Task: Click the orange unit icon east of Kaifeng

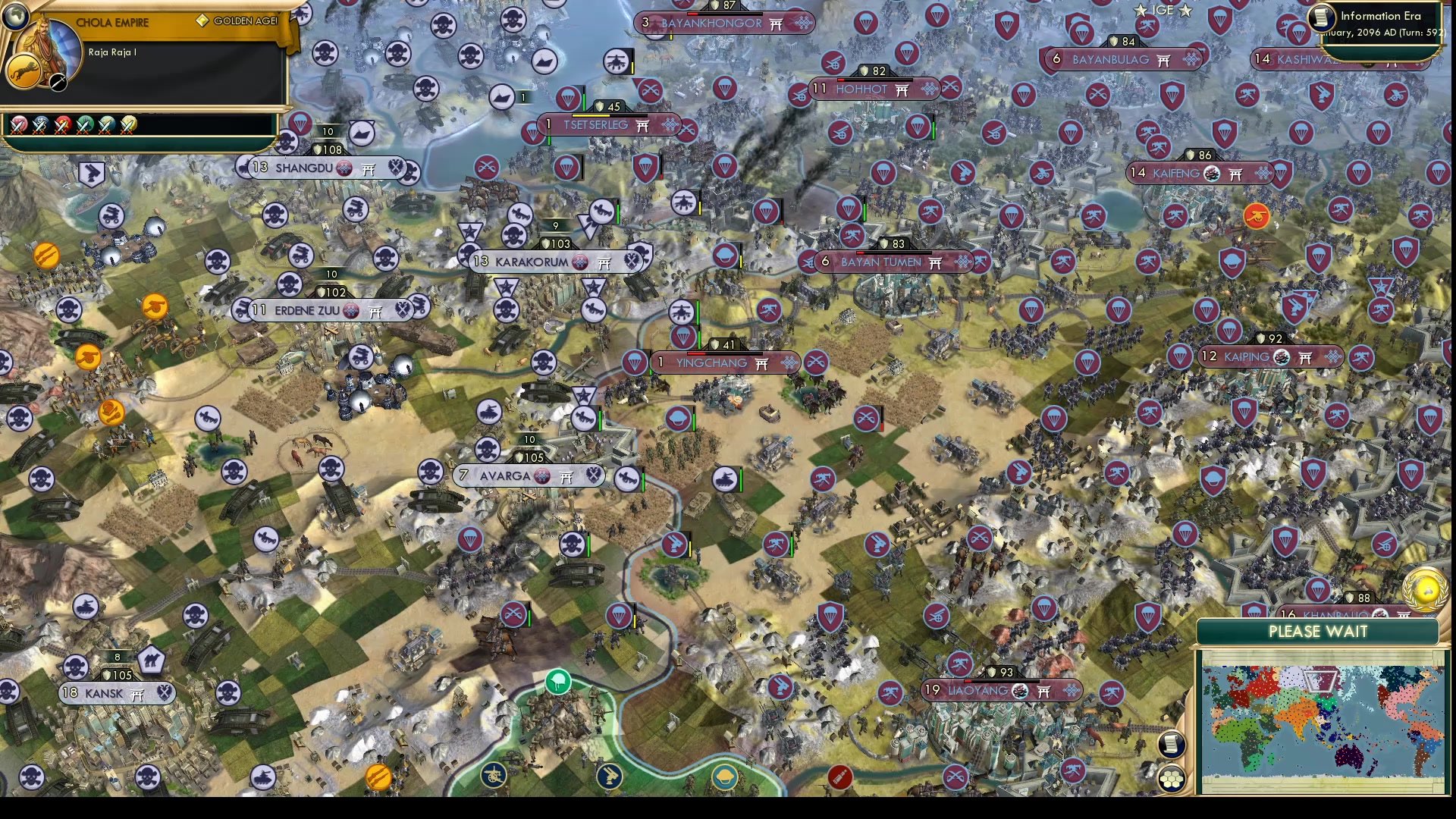Action: (1258, 215)
